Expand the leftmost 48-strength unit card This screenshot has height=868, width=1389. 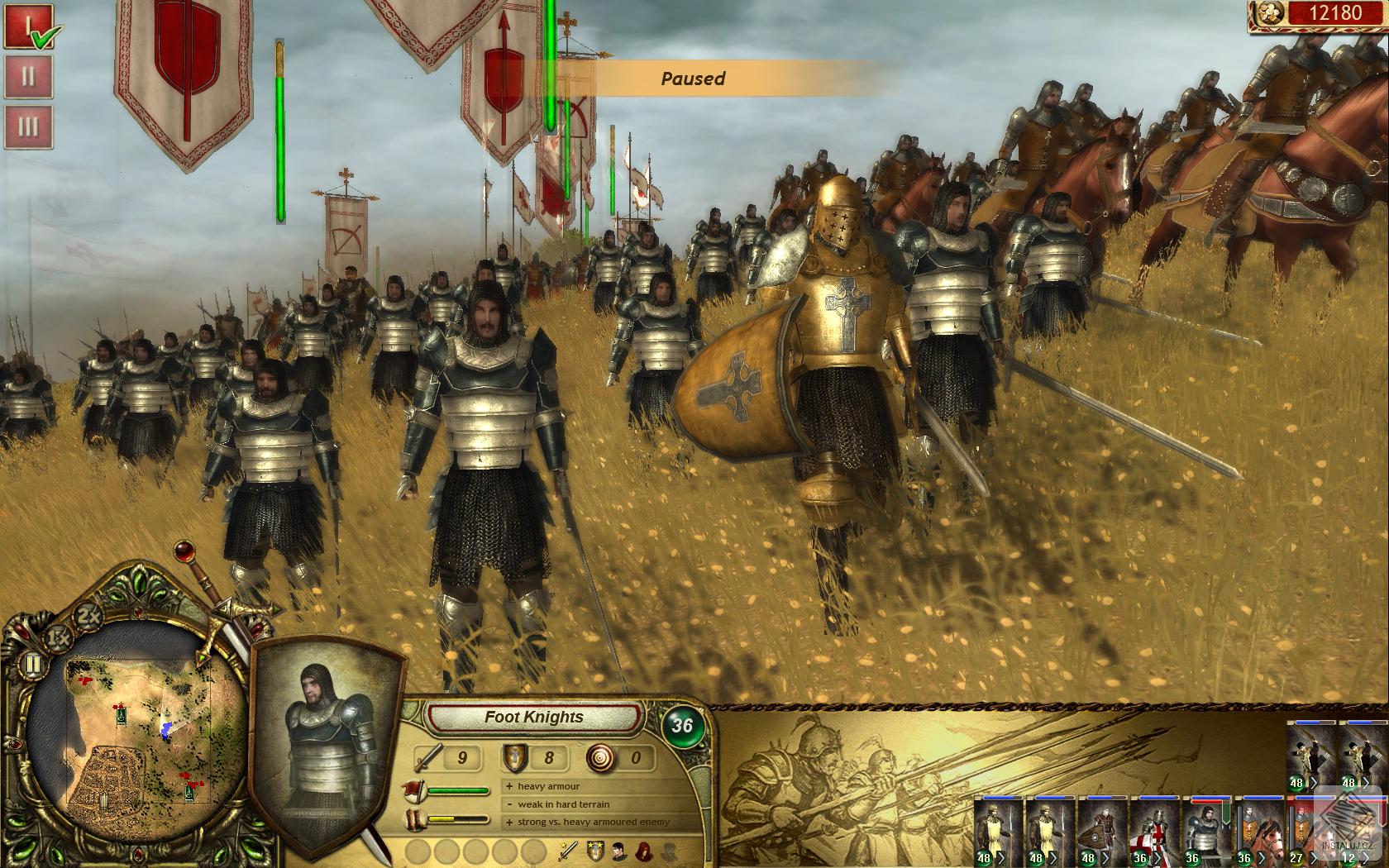(1000, 857)
